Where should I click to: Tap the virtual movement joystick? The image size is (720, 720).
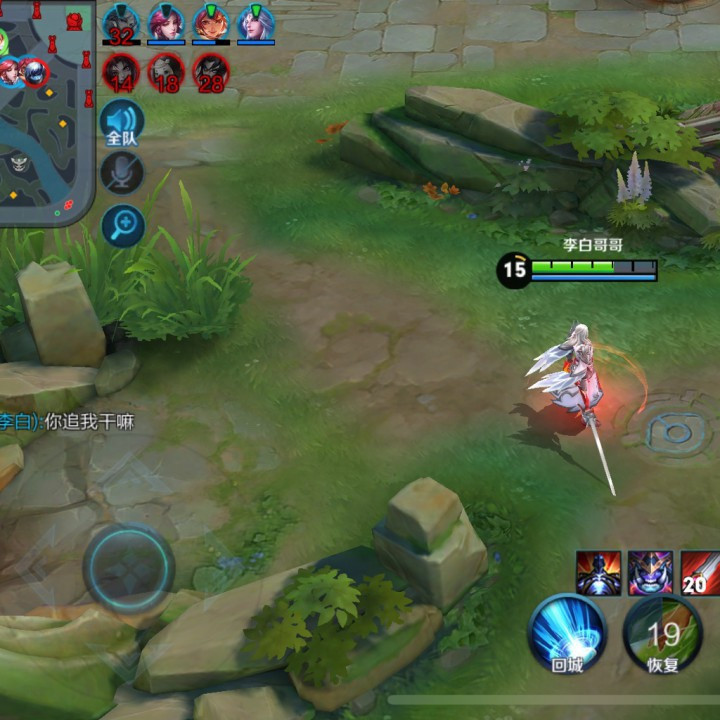128,568
